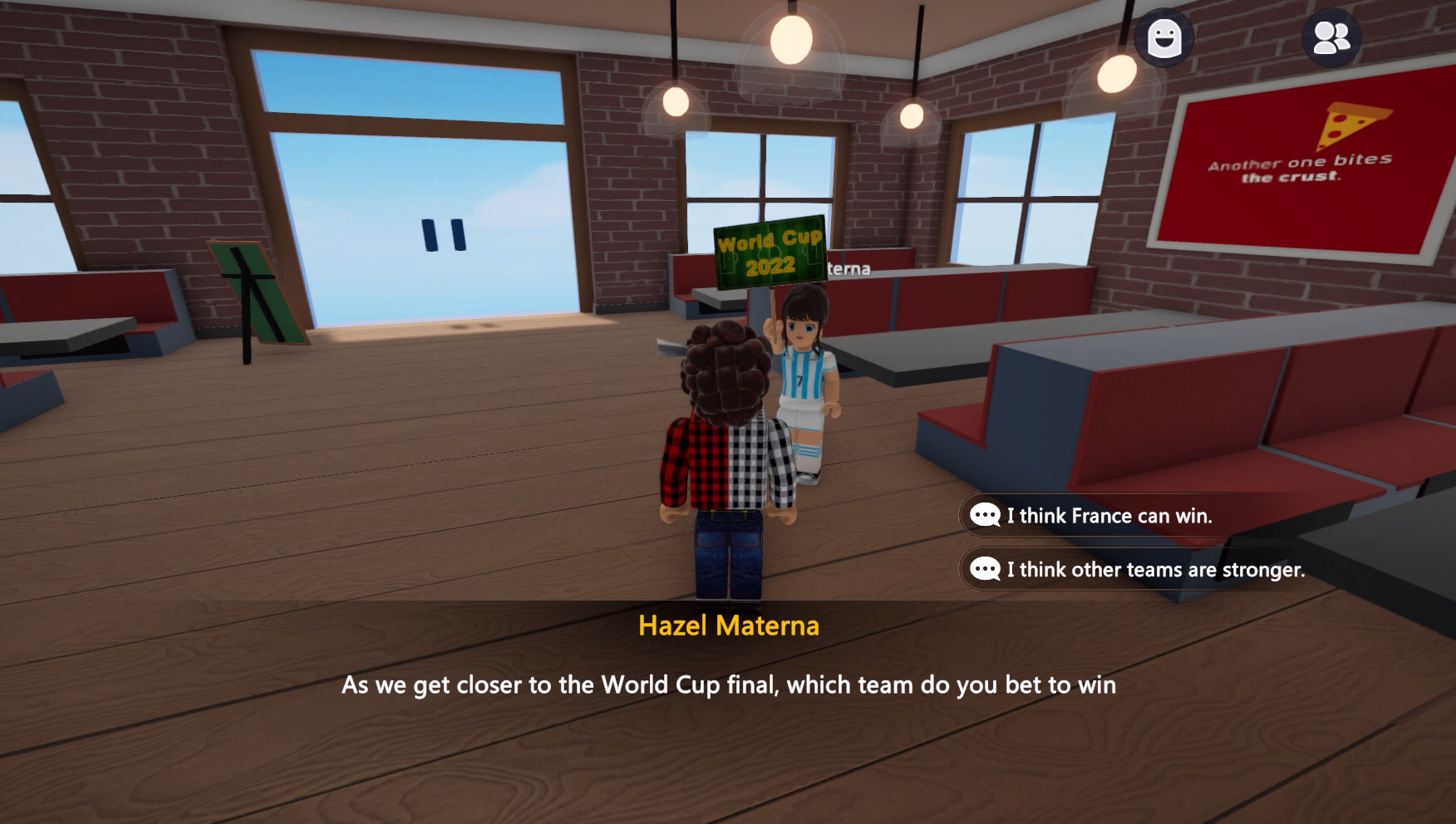Screen dimensions: 1456x824
Task: Open the smiley face emote icon
Action: coord(1163,38)
